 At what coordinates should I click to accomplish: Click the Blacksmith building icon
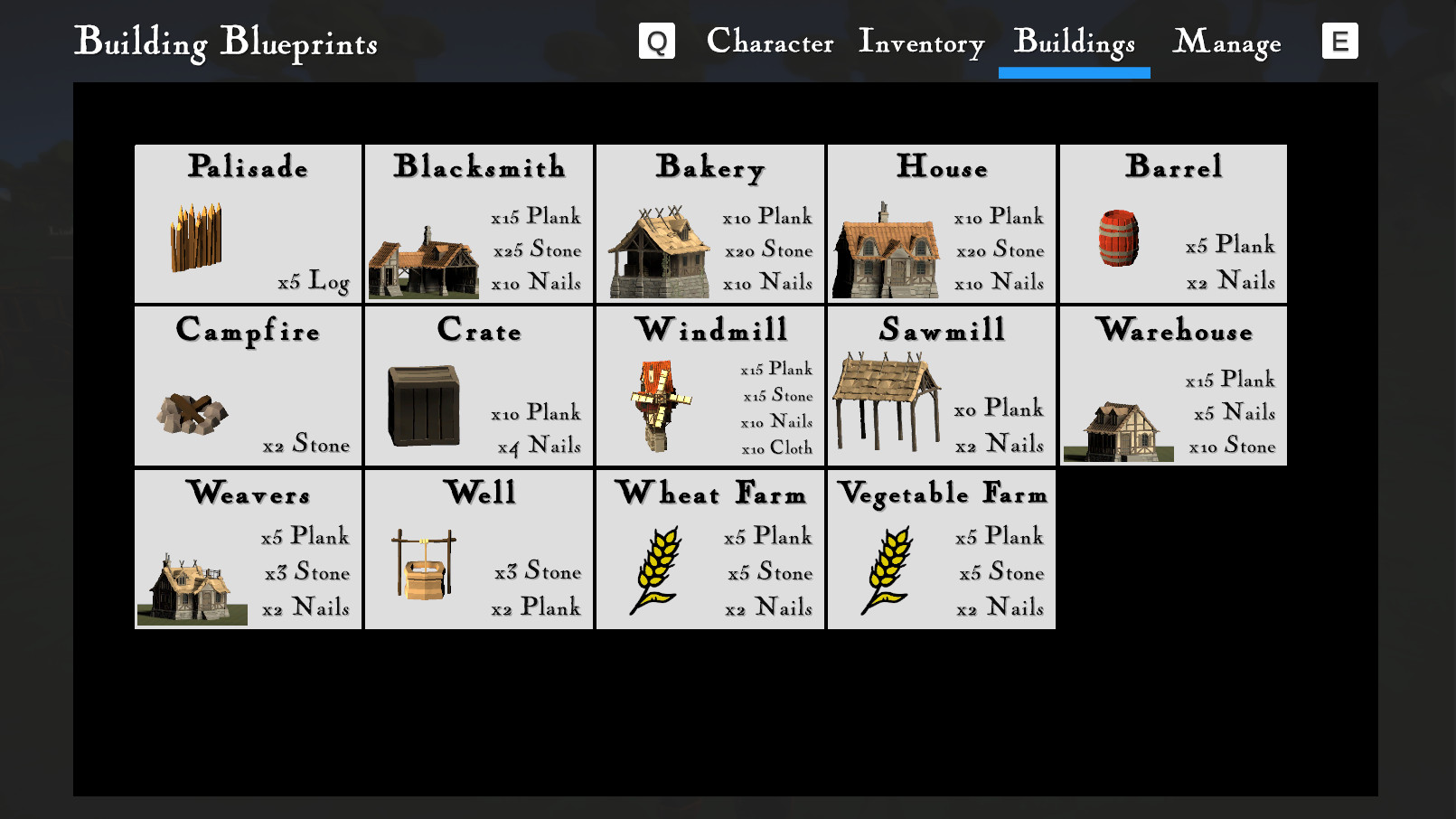[423, 265]
